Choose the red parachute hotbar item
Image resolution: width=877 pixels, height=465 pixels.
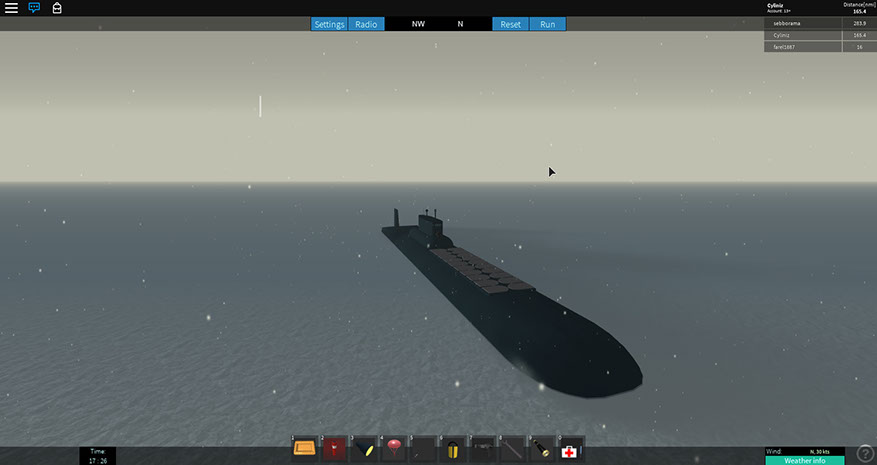click(x=393, y=449)
